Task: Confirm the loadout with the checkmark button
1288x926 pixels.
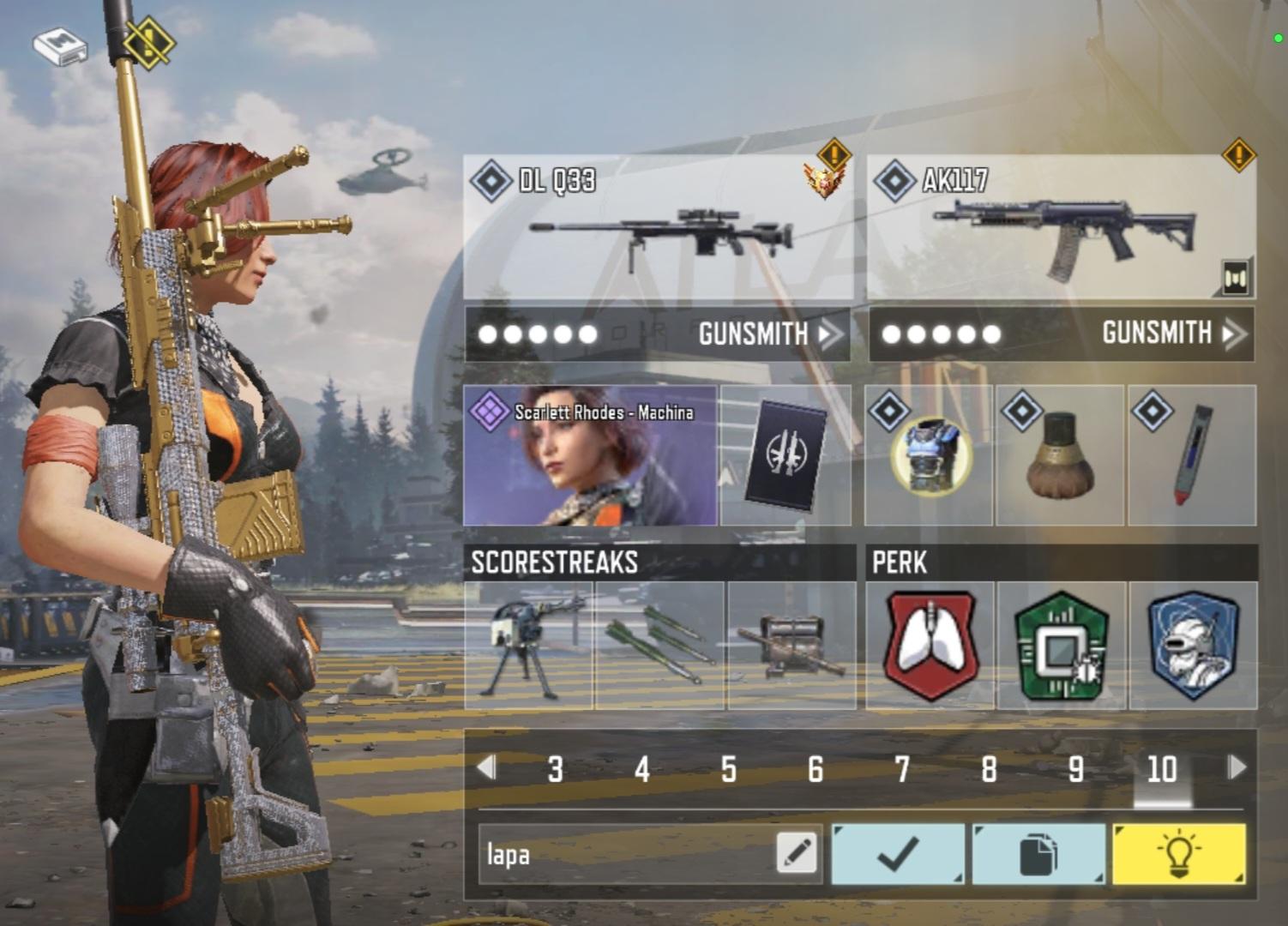Action: (897, 853)
